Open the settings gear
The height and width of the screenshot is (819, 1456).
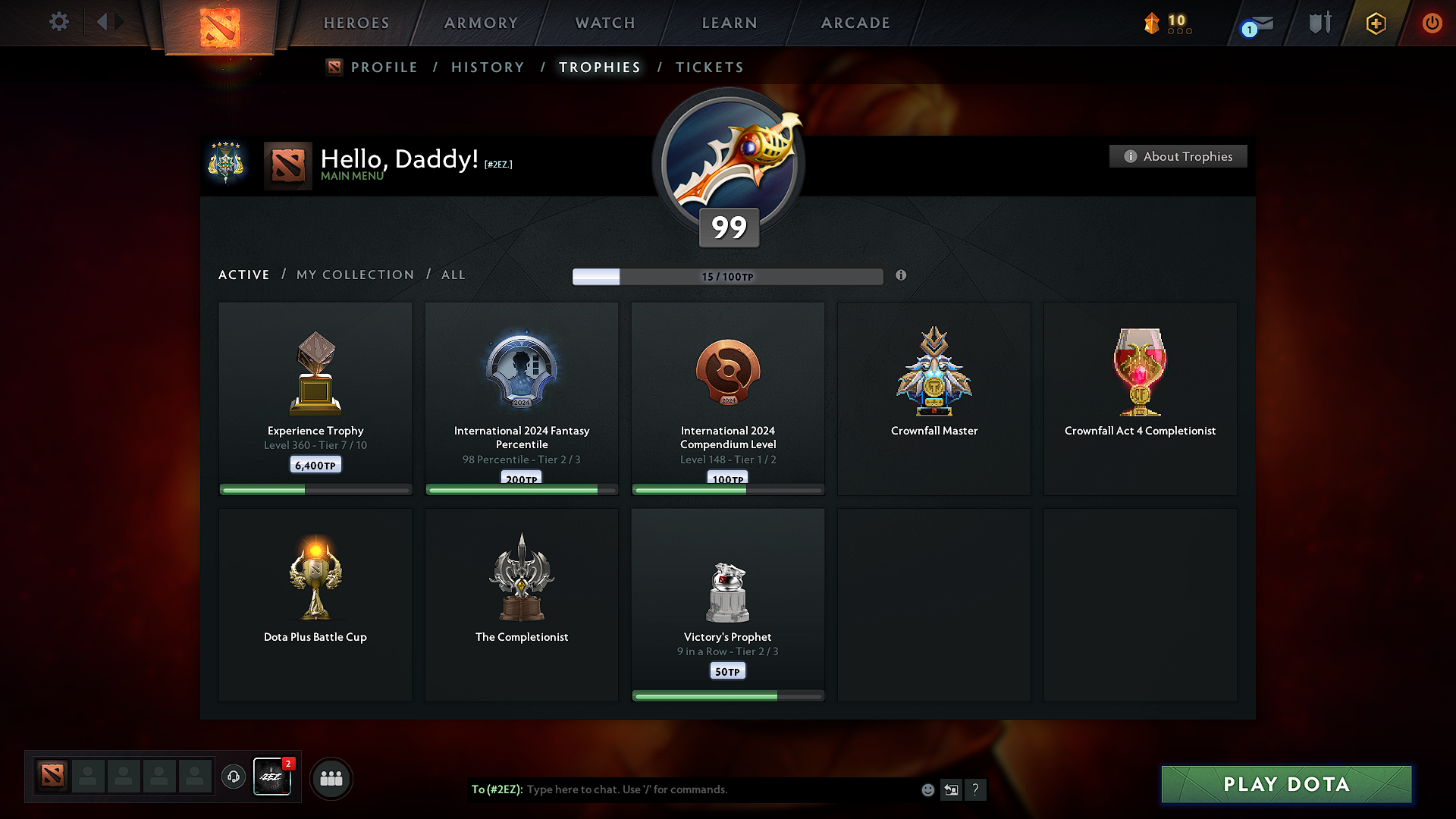pyautogui.click(x=58, y=22)
